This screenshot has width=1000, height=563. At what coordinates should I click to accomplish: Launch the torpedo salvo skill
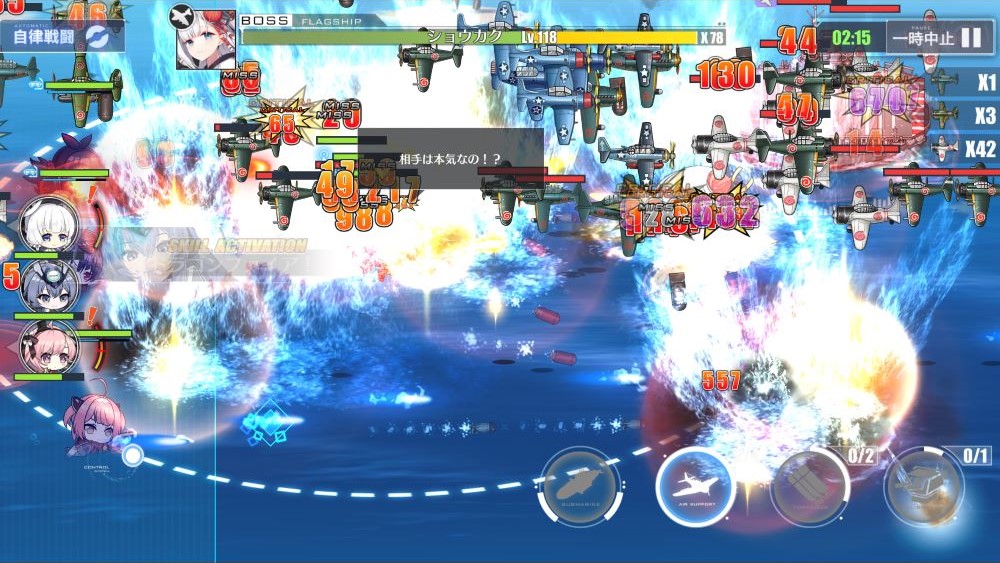810,487
